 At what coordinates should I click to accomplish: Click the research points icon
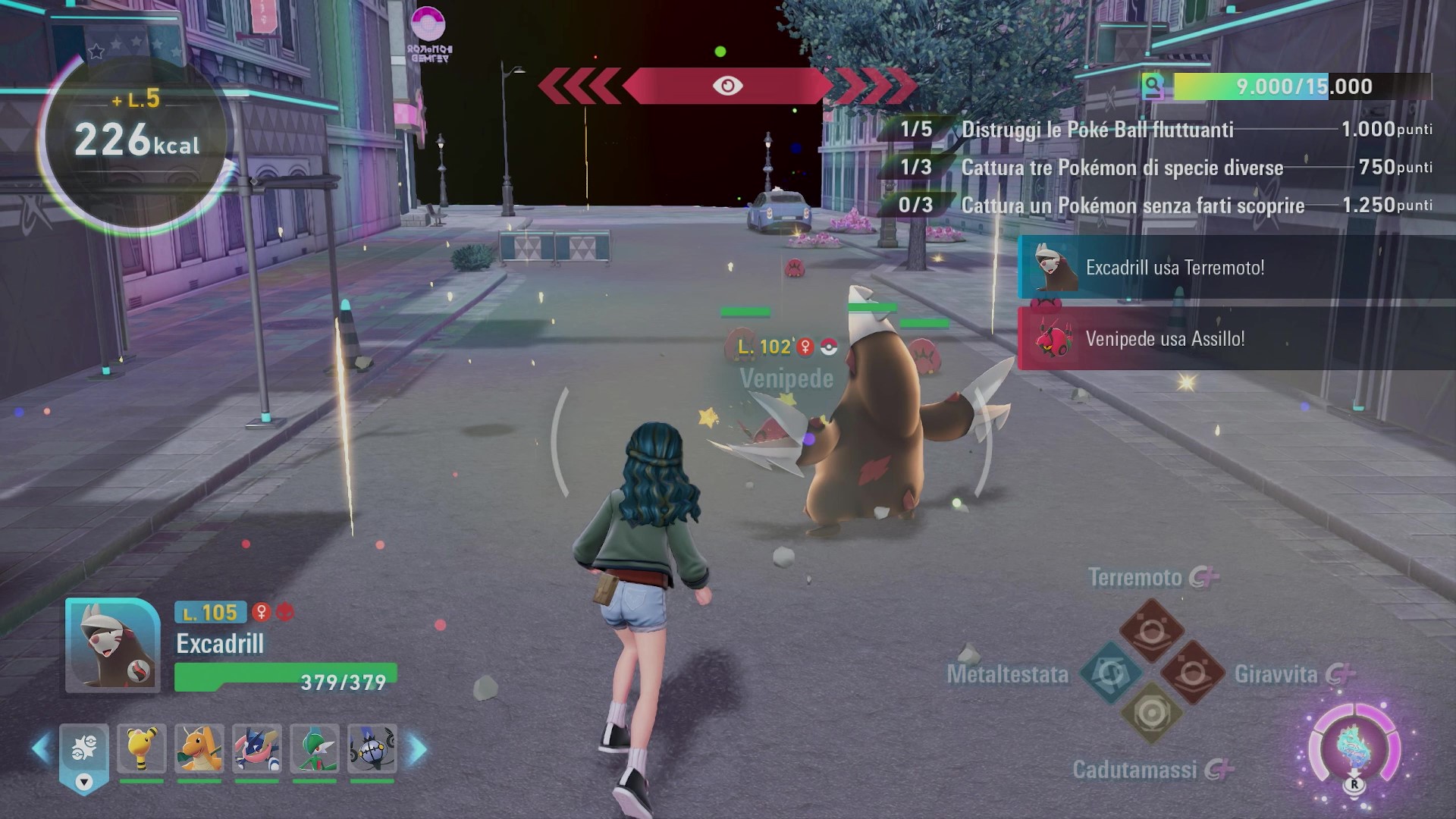[1153, 86]
